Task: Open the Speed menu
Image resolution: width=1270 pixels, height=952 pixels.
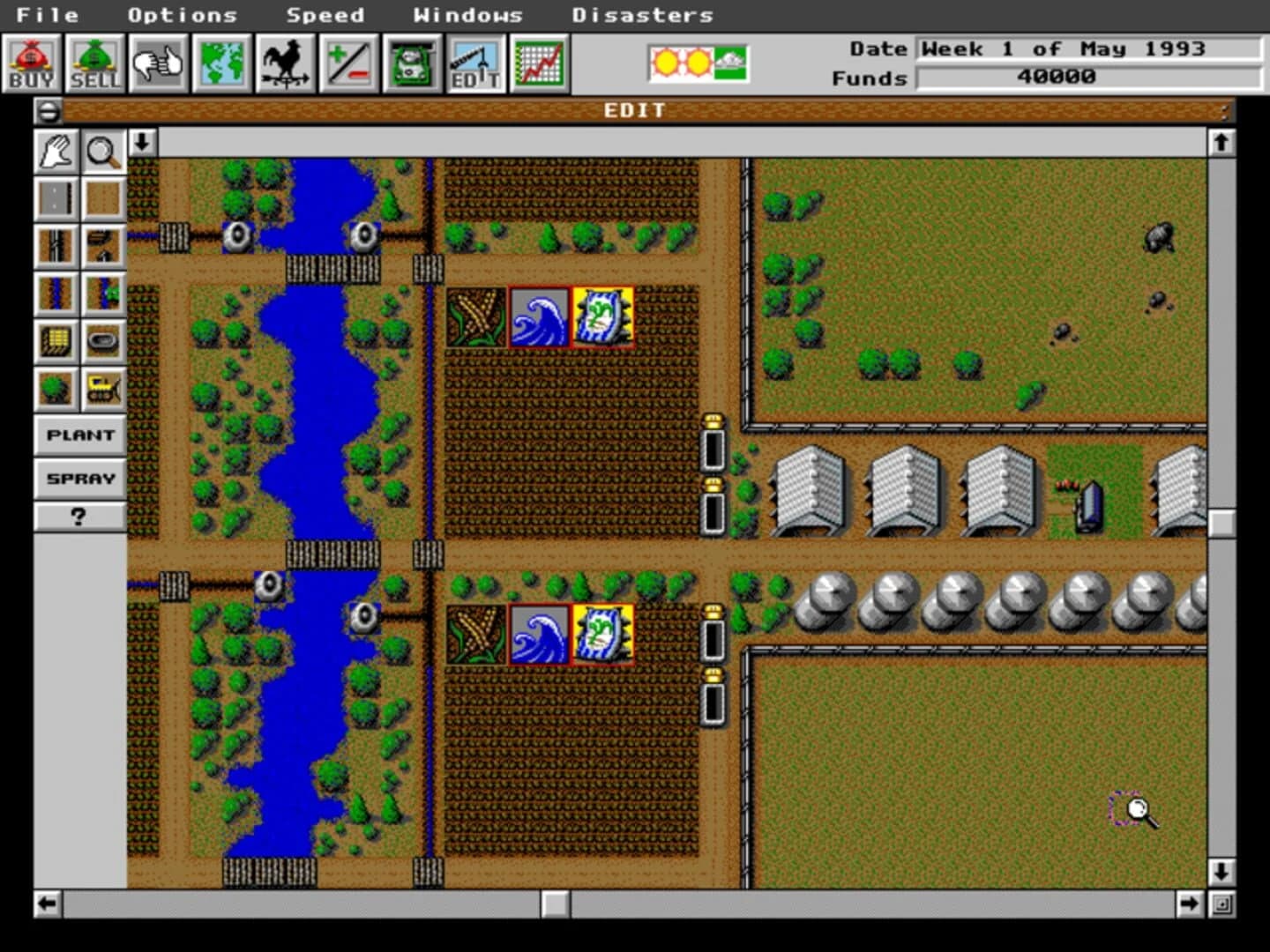Action: pos(326,14)
